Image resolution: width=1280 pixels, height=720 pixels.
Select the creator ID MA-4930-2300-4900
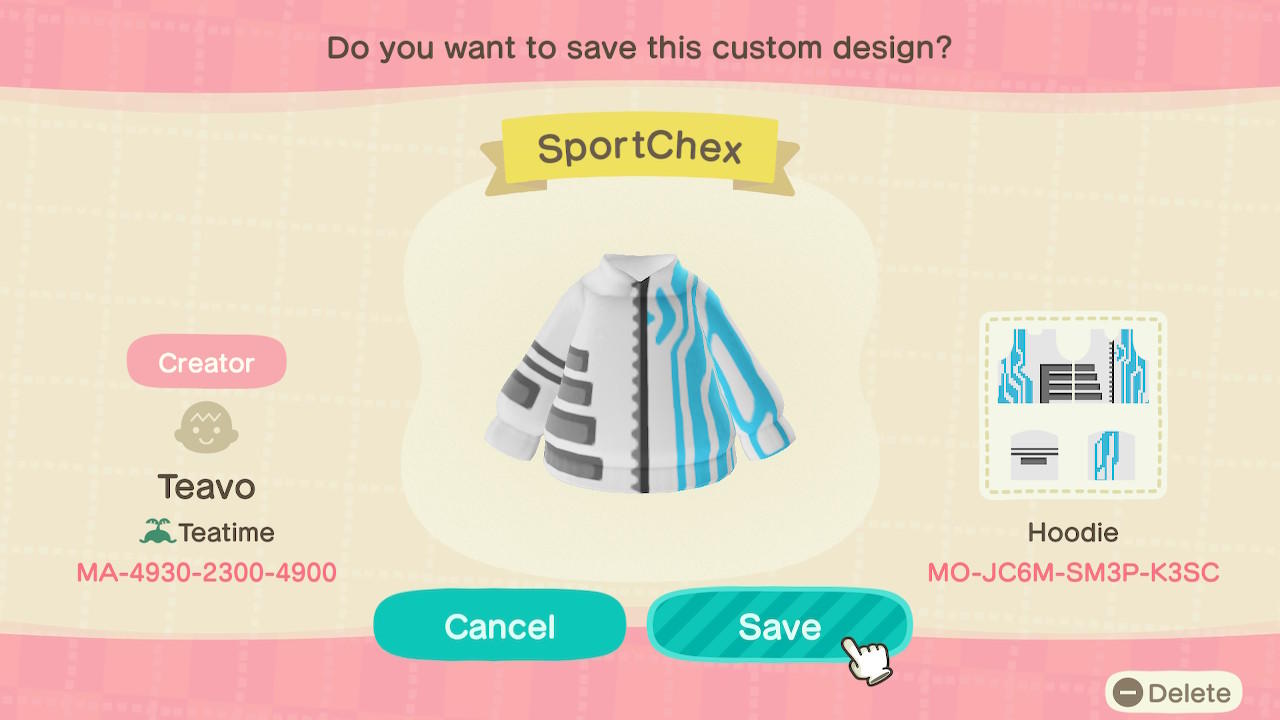tap(206, 572)
